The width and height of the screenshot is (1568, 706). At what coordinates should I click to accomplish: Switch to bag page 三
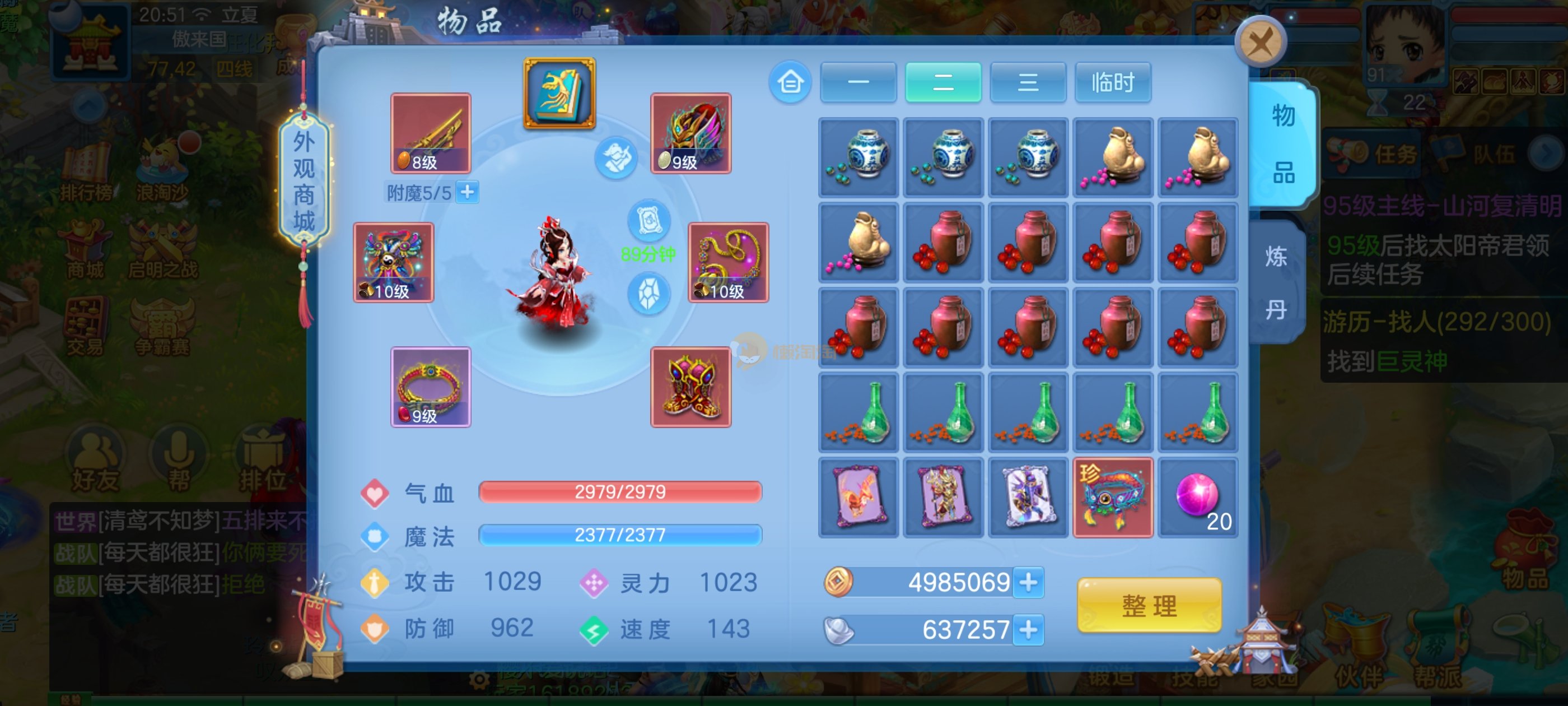(1028, 82)
